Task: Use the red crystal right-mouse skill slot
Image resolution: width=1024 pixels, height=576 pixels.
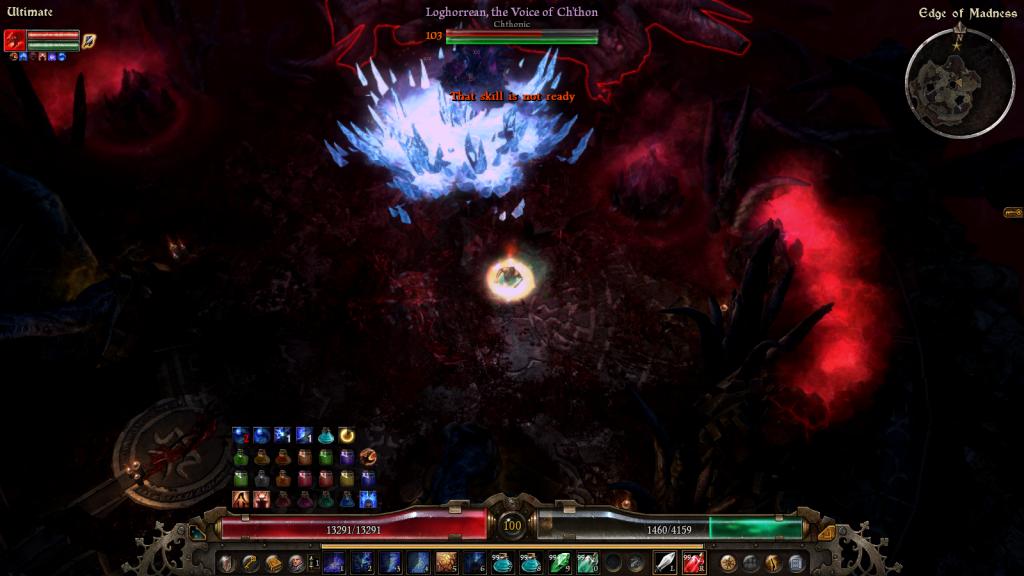Action: (x=693, y=563)
